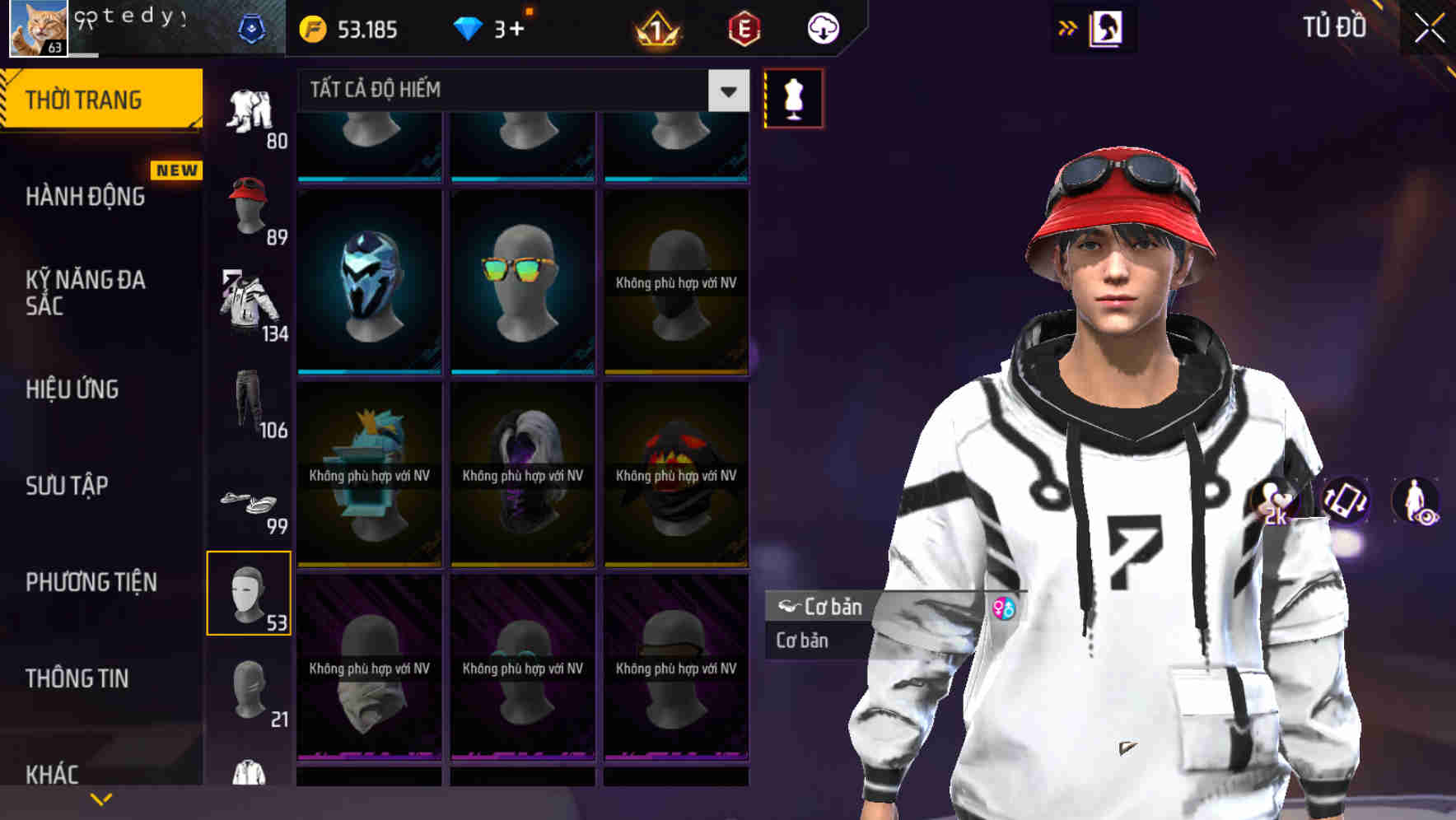Open the mask category in the item sidebar
This screenshot has height=820, width=1456.
click(250, 593)
